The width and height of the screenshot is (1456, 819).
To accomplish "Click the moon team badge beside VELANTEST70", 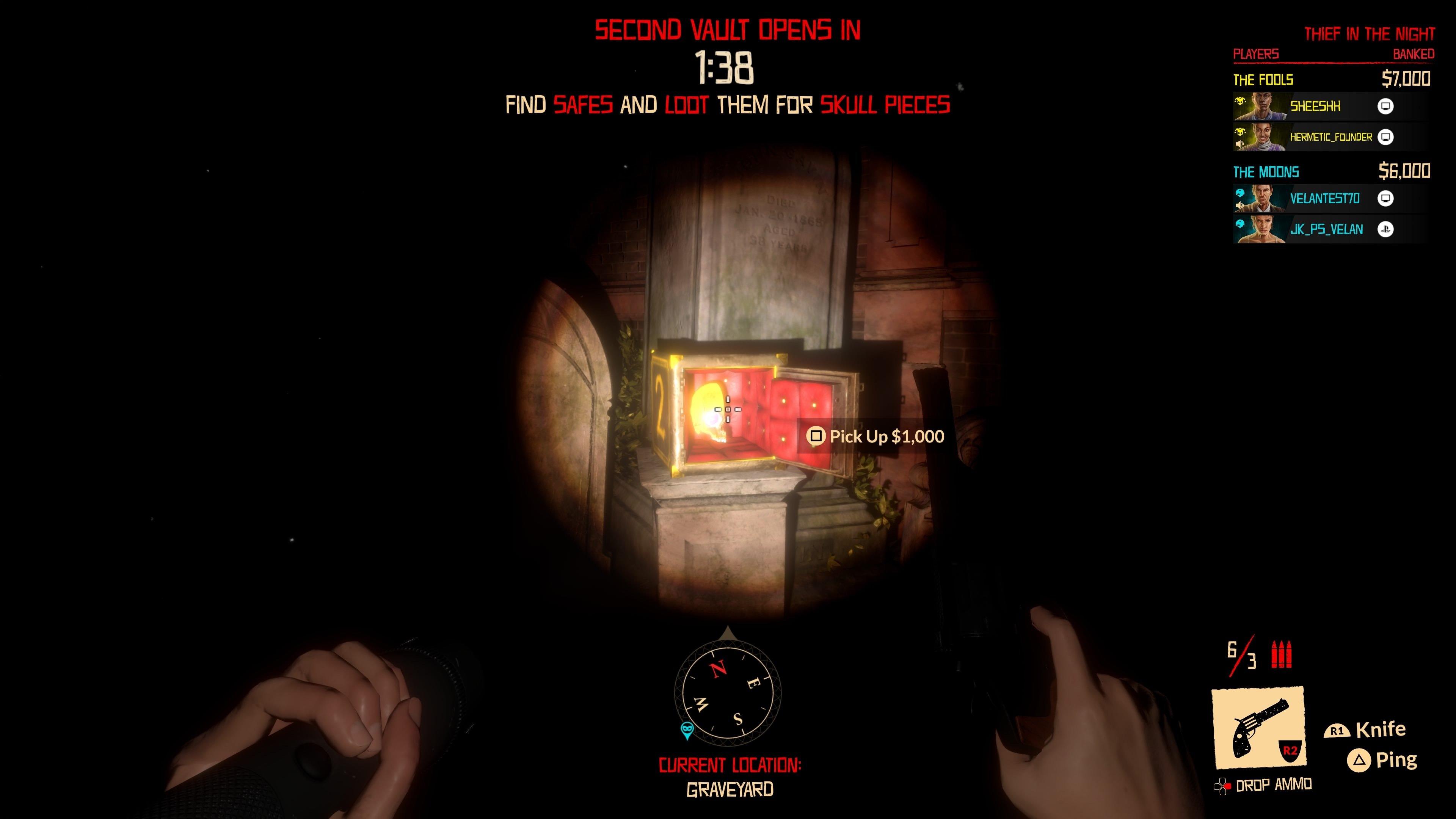I will (1240, 193).
